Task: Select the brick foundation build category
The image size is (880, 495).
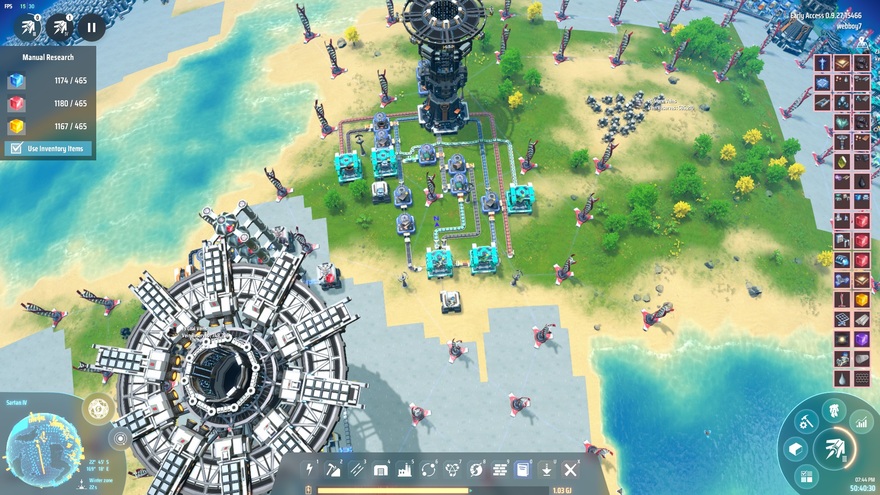Action: 501,469
